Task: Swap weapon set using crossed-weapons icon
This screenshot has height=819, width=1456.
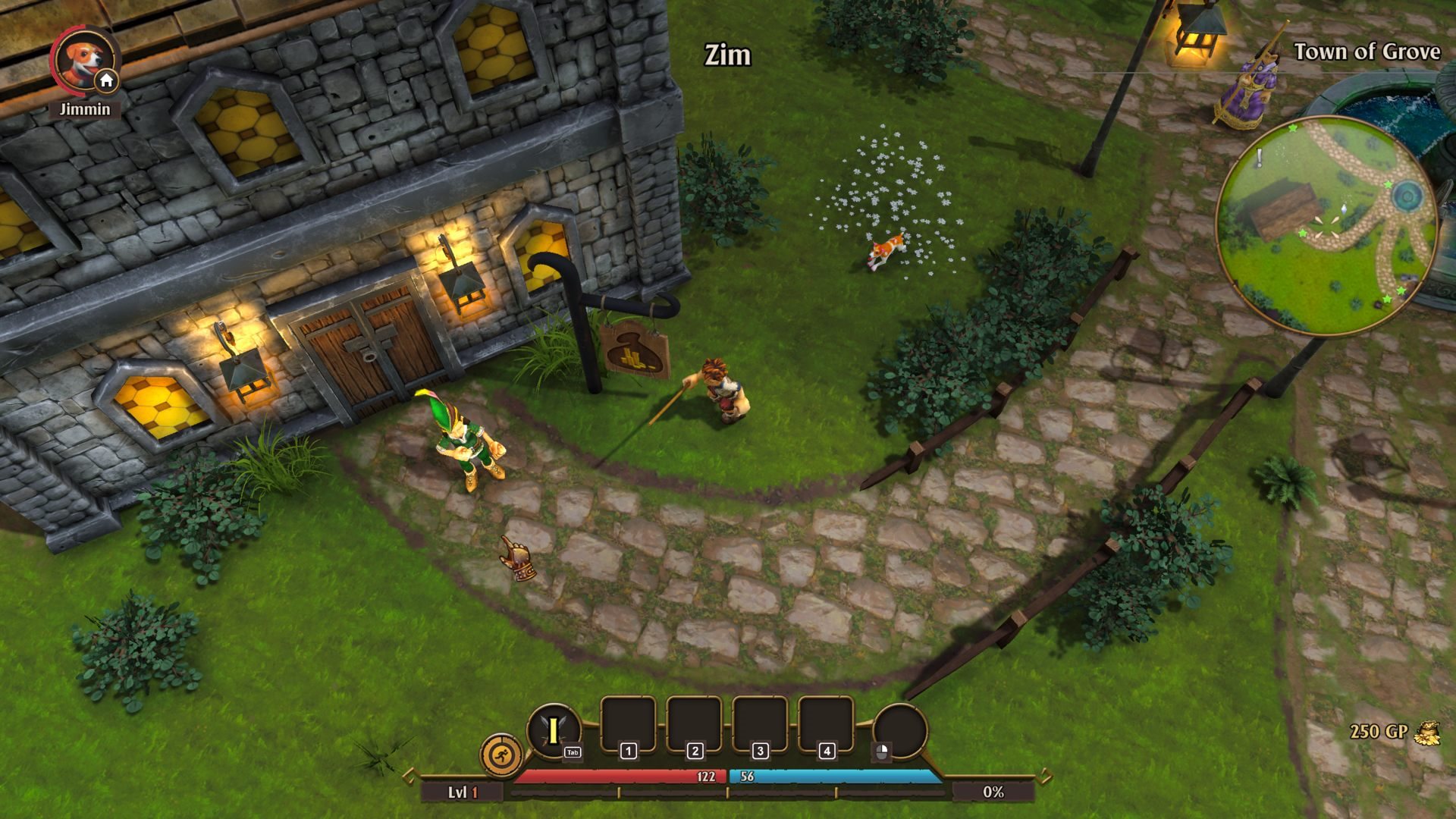Action: (x=554, y=730)
